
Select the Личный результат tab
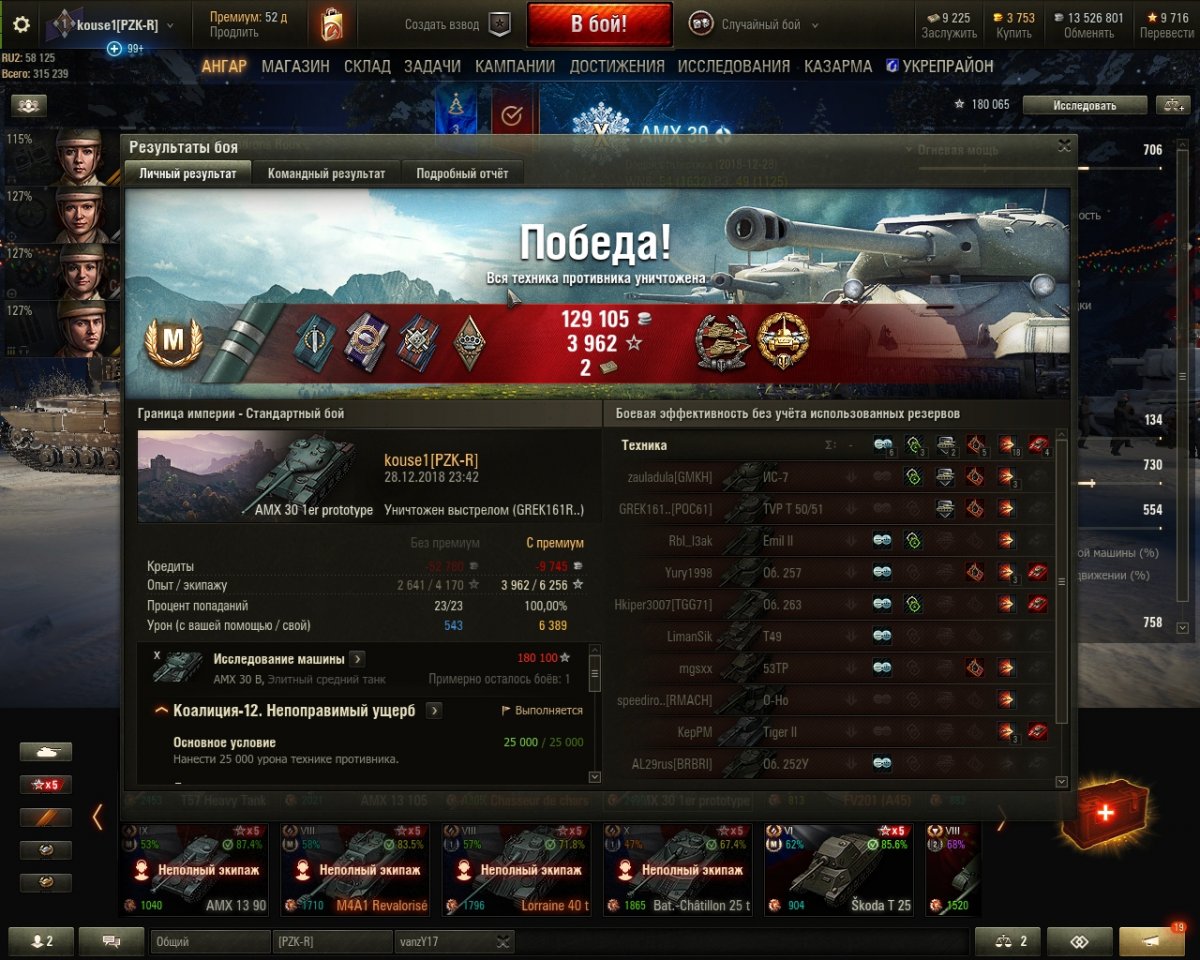pos(188,173)
